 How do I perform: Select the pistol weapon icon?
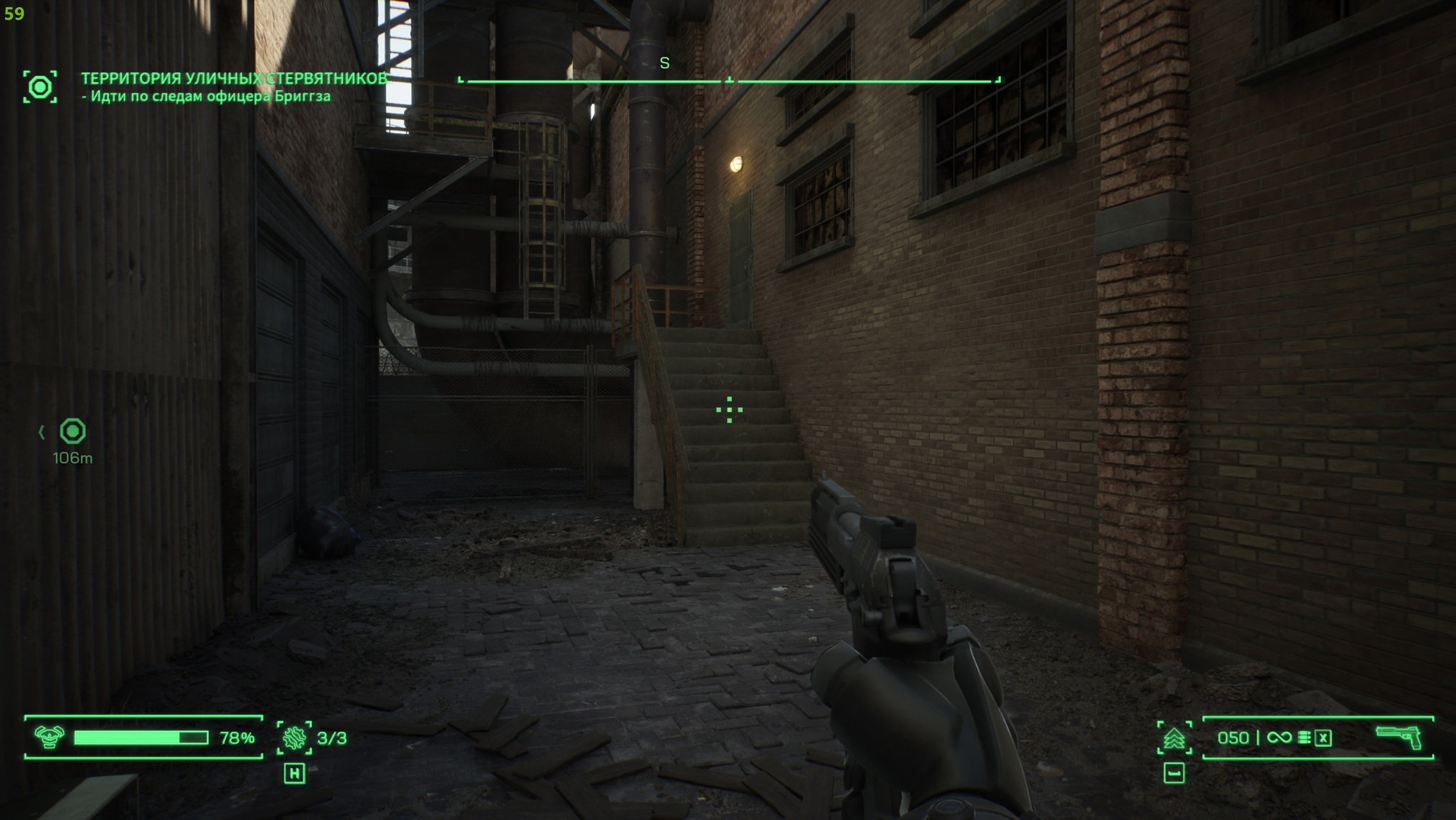tap(1398, 737)
